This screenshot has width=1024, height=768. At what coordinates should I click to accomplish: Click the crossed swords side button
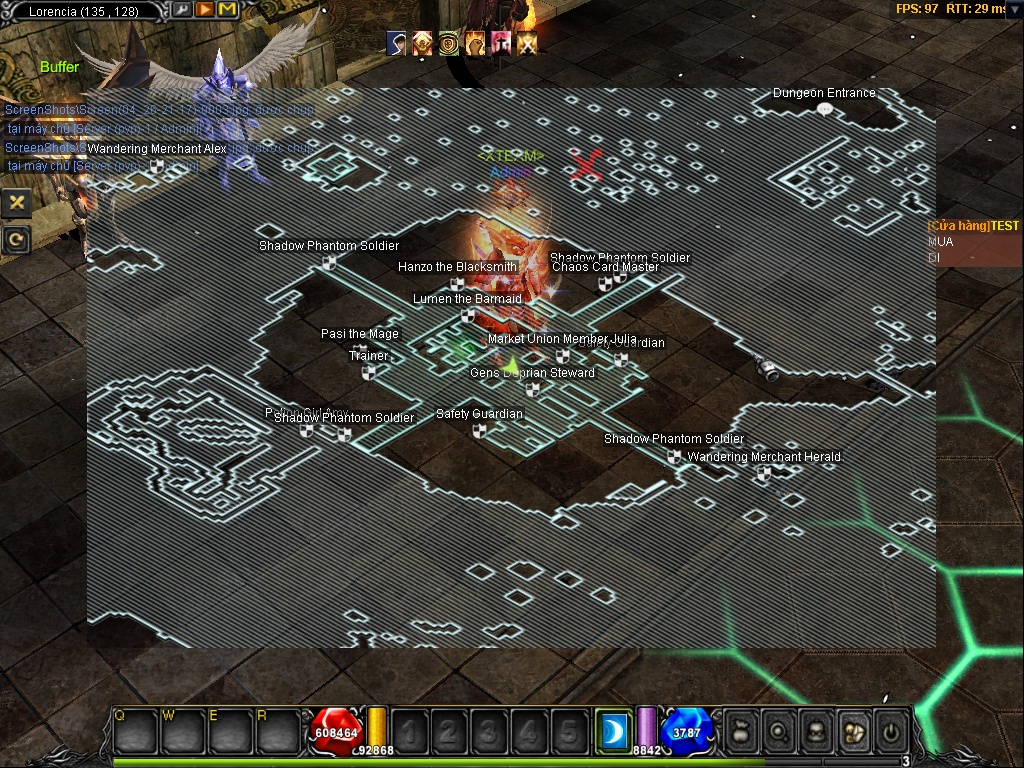pyautogui.click(x=17, y=203)
